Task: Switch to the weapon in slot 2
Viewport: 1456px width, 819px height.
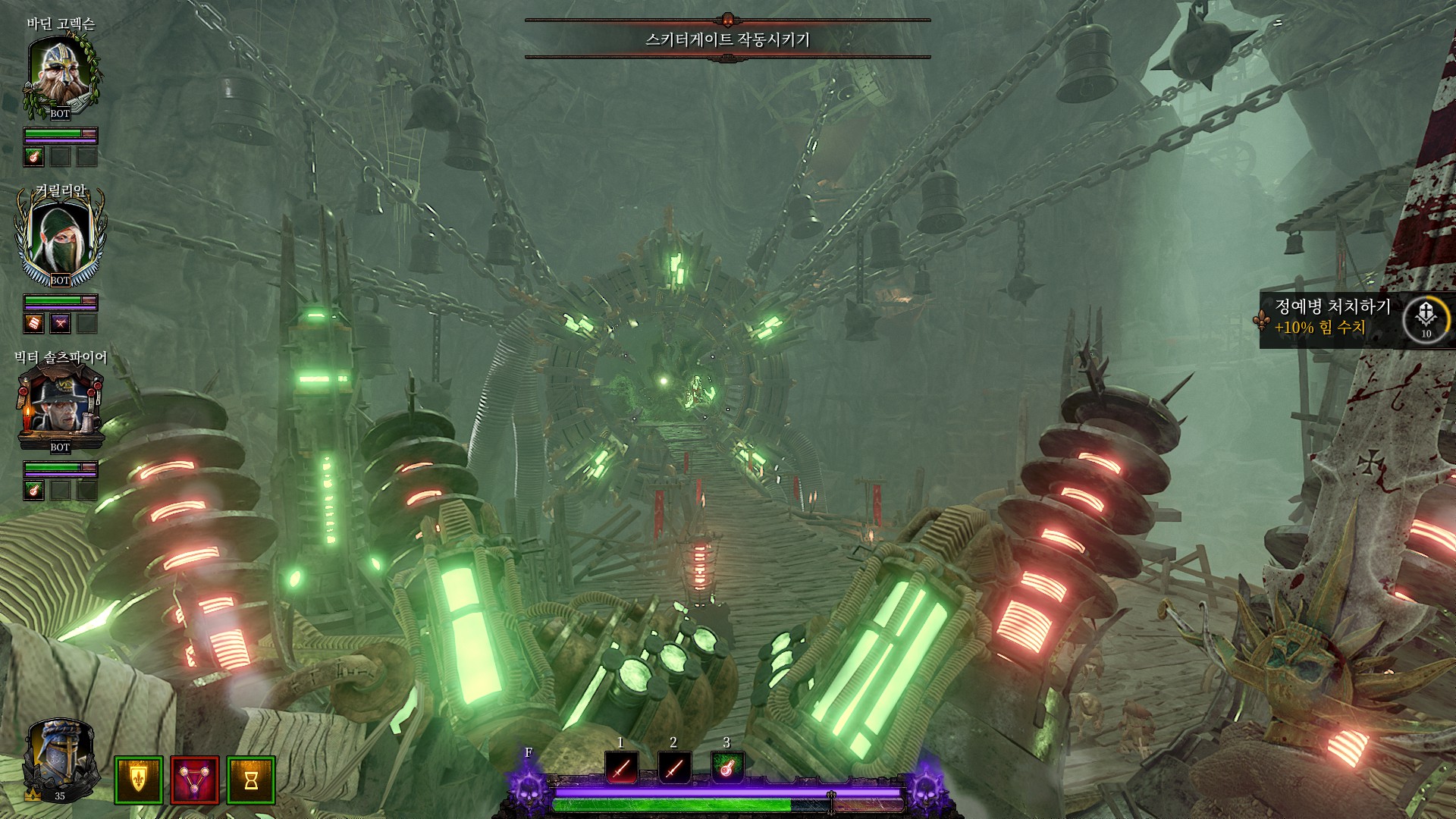Action: [x=673, y=768]
